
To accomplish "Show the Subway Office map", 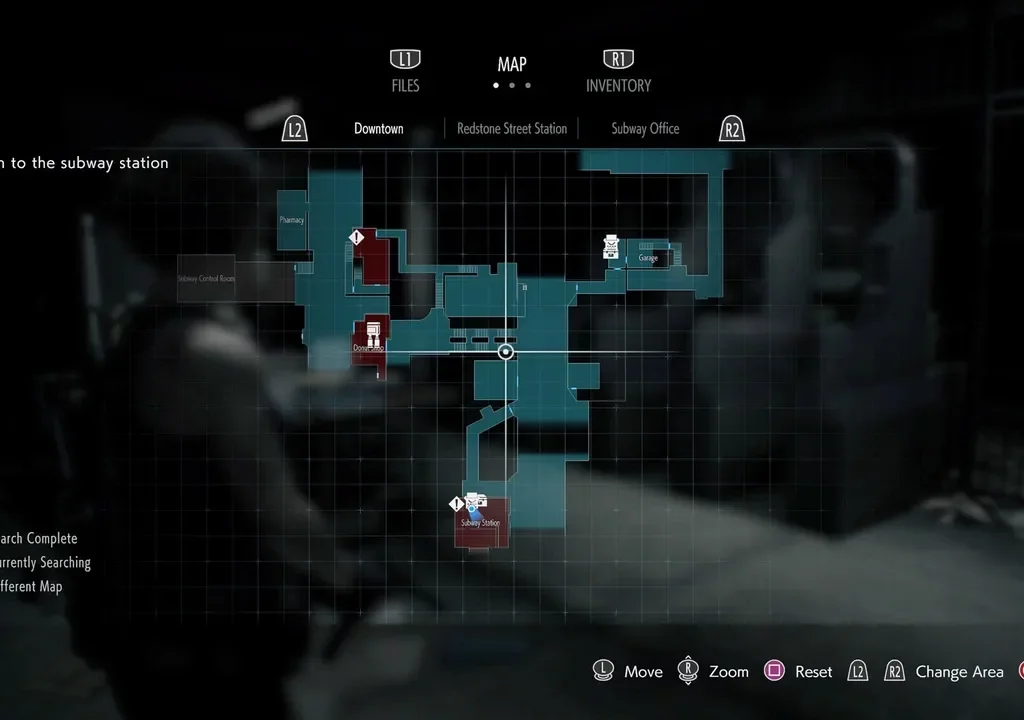I will pyautogui.click(x=645, y=129).
